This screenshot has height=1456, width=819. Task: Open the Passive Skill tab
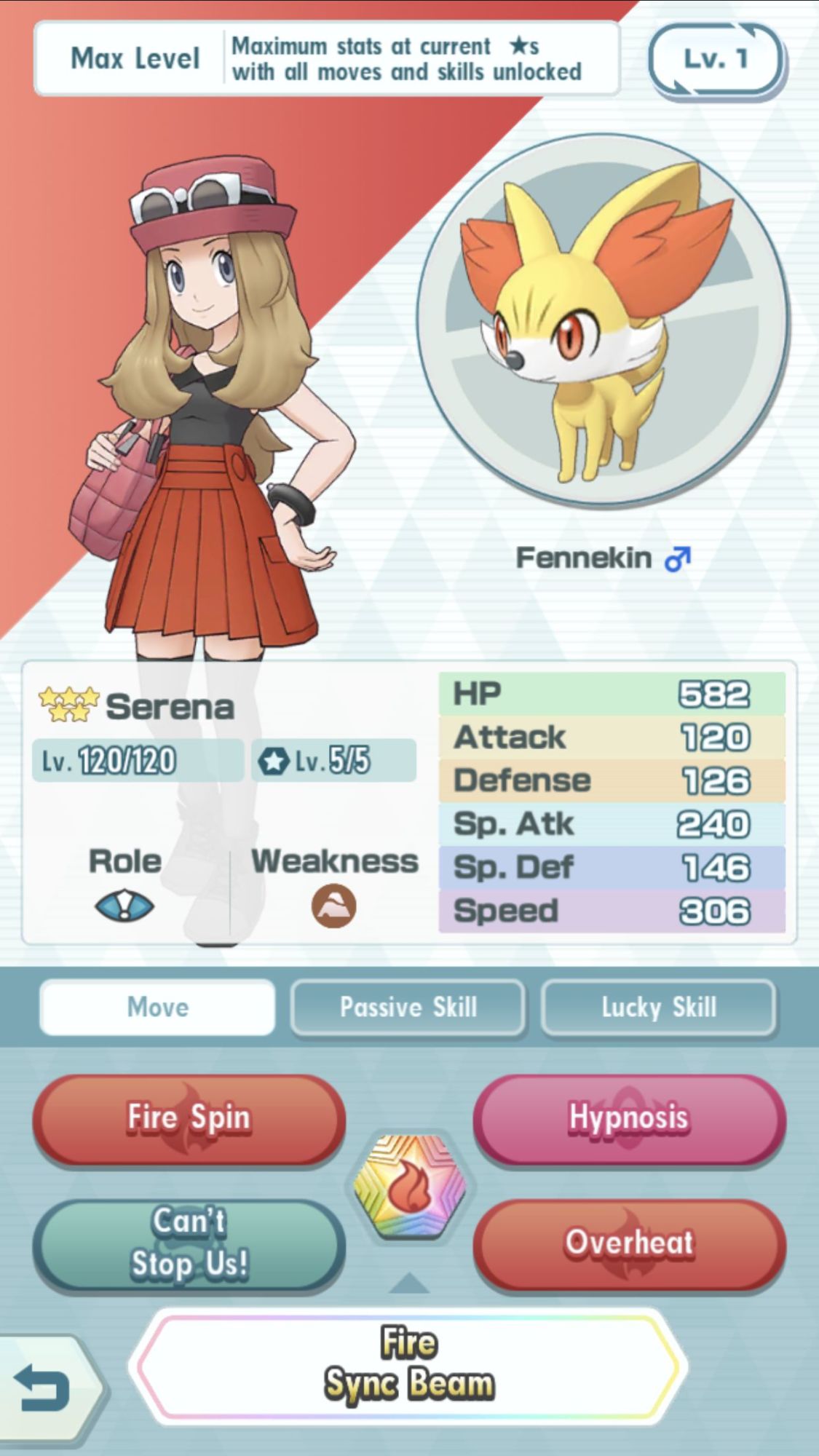coord(408,1008)
